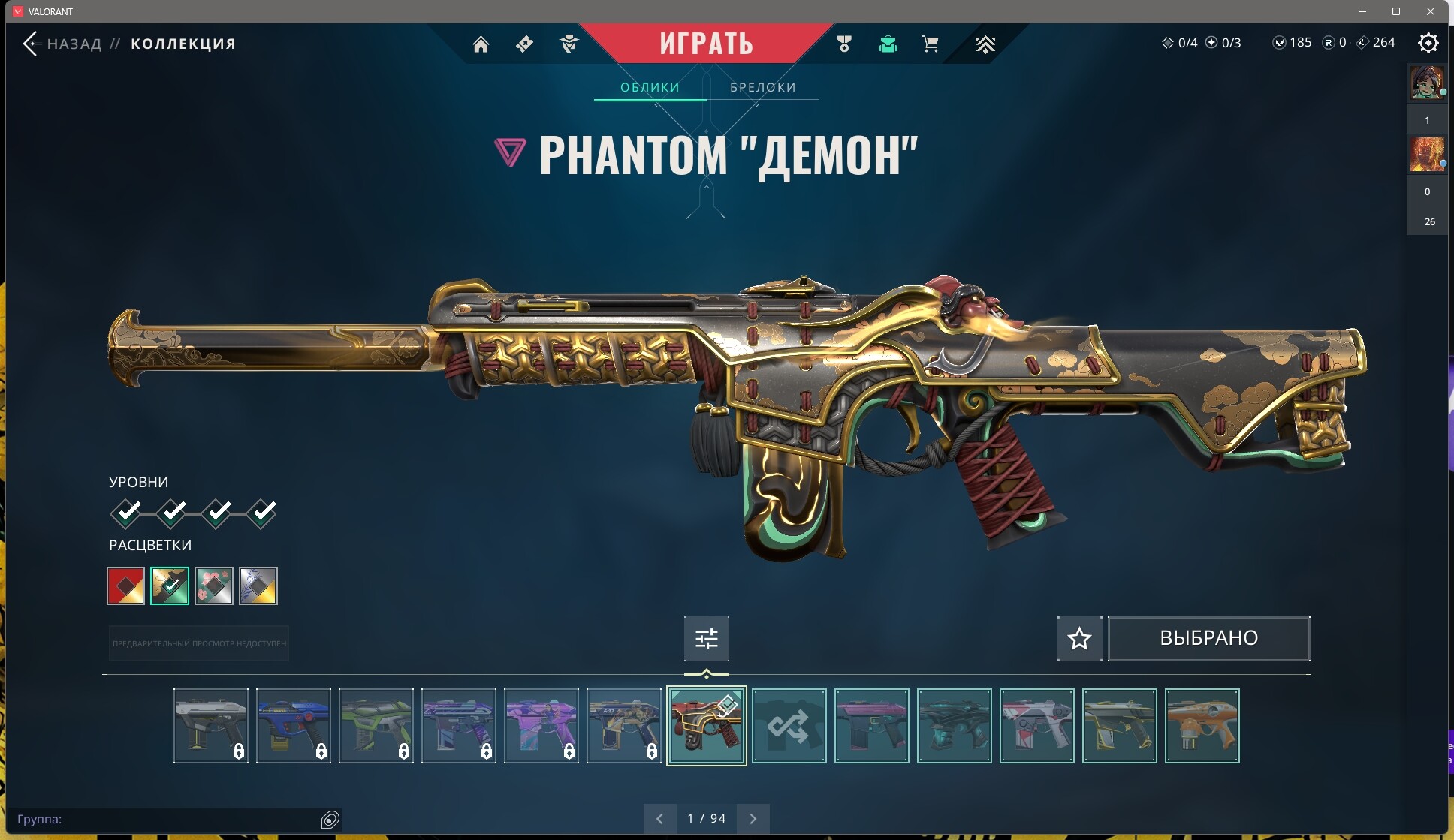Select the orange Phantom skin thumbnail

[x=1202, y=726]
